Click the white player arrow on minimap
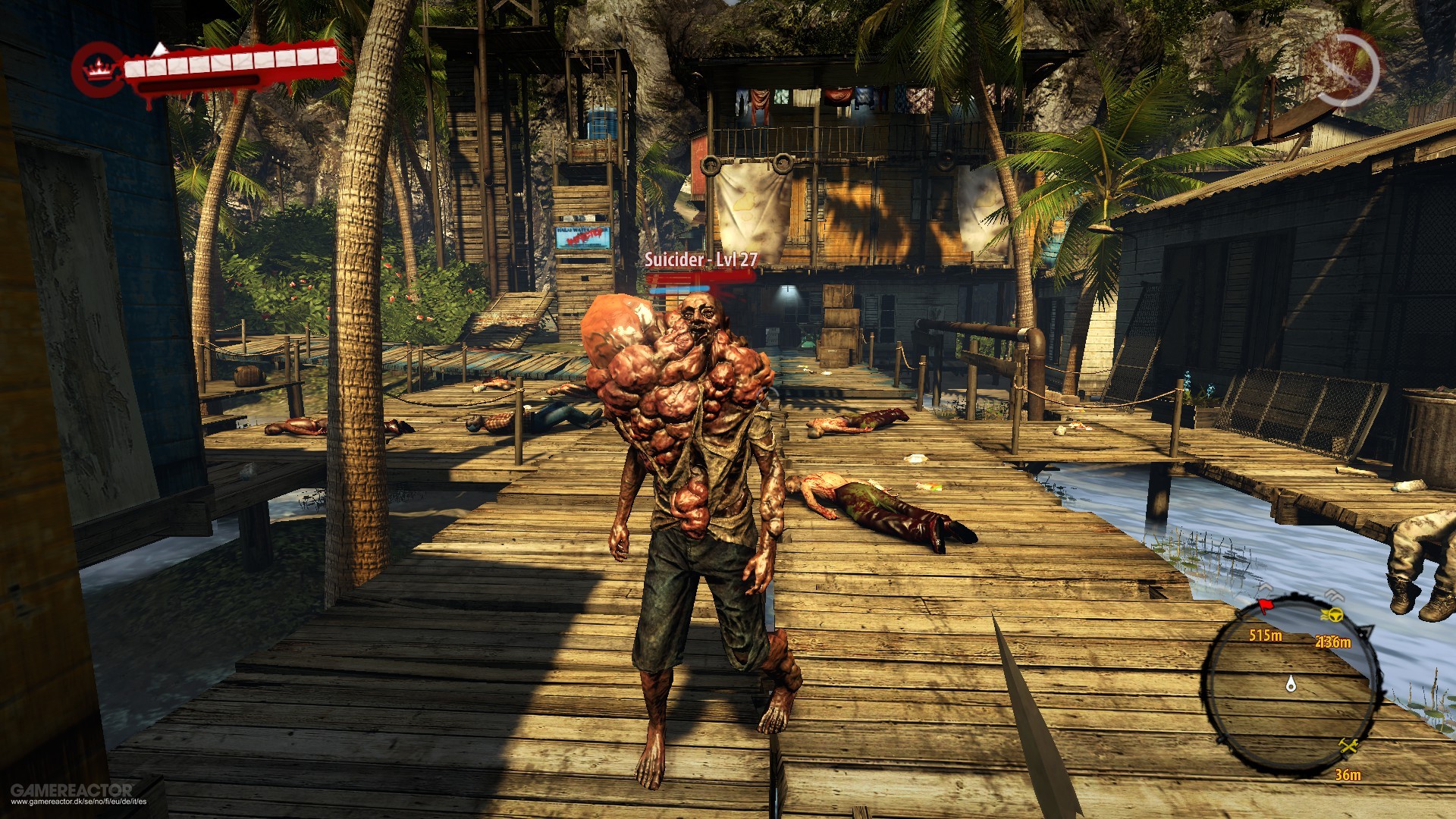This screenshot has width=1456, height=819. [x=1291, y=685]
